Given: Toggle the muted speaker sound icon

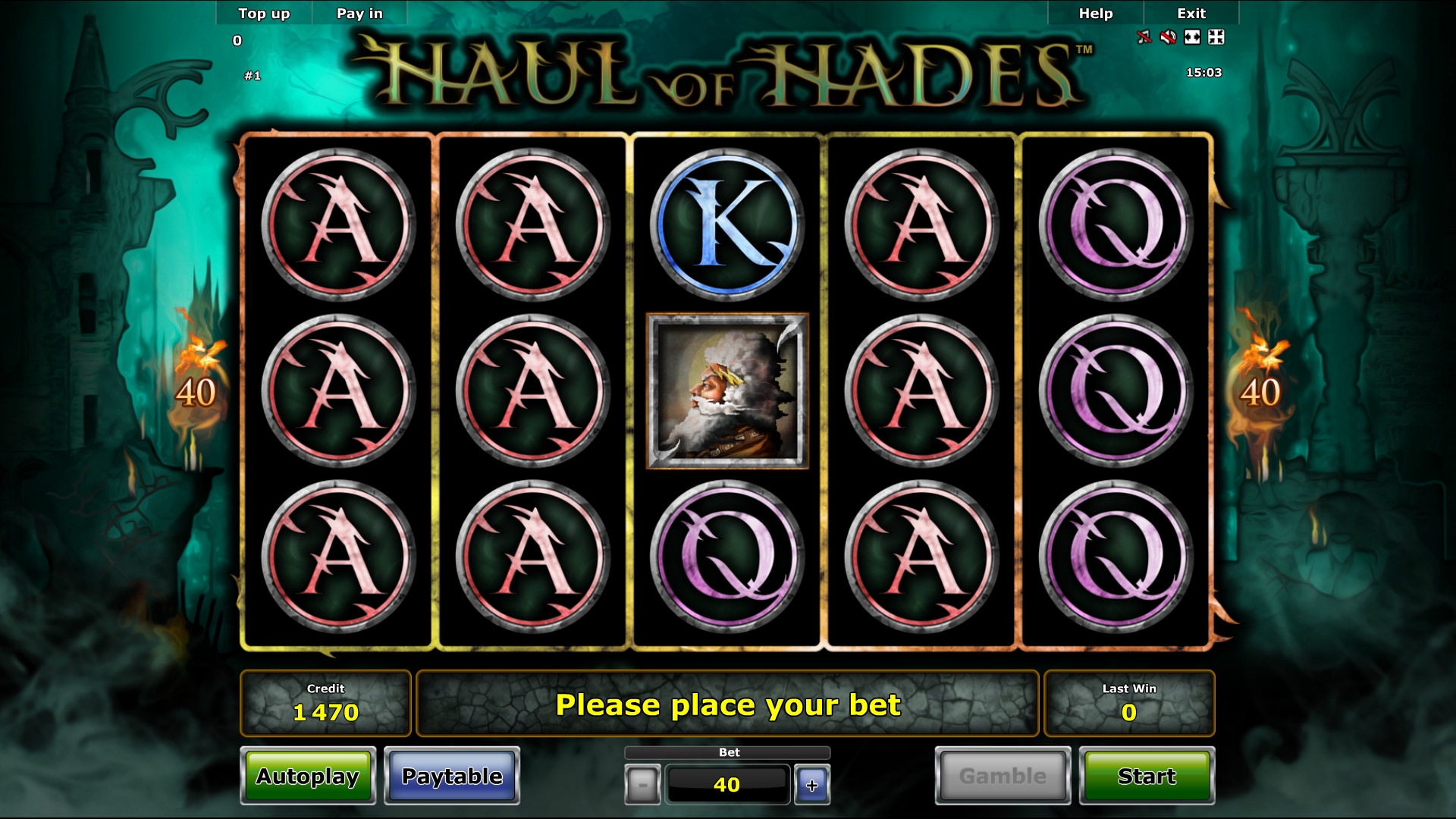Looking at the screenshot, I should point(1168,36).
